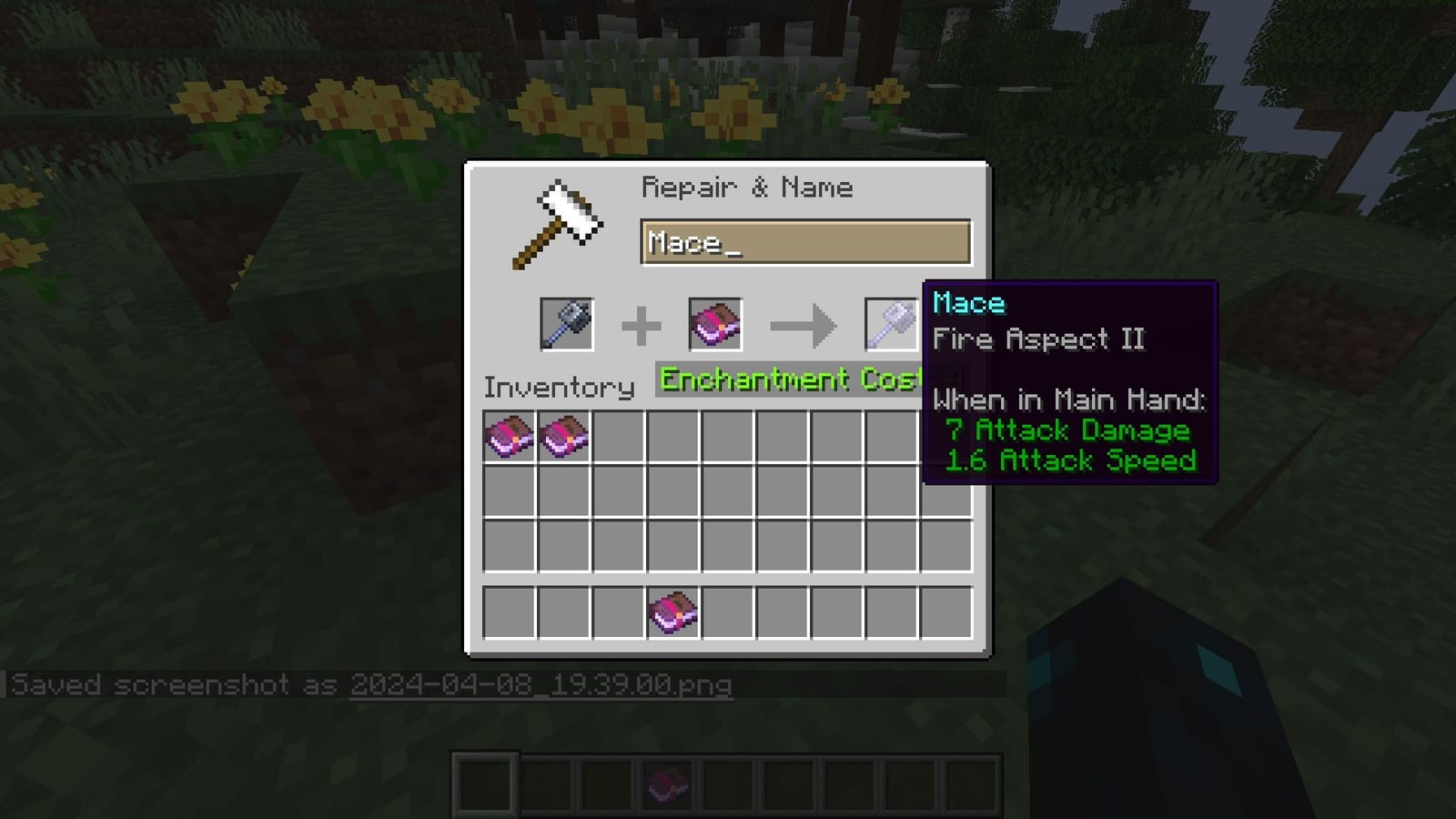
Task: Click the anvil icon beside Repair & Name
Action: point(559,221)
